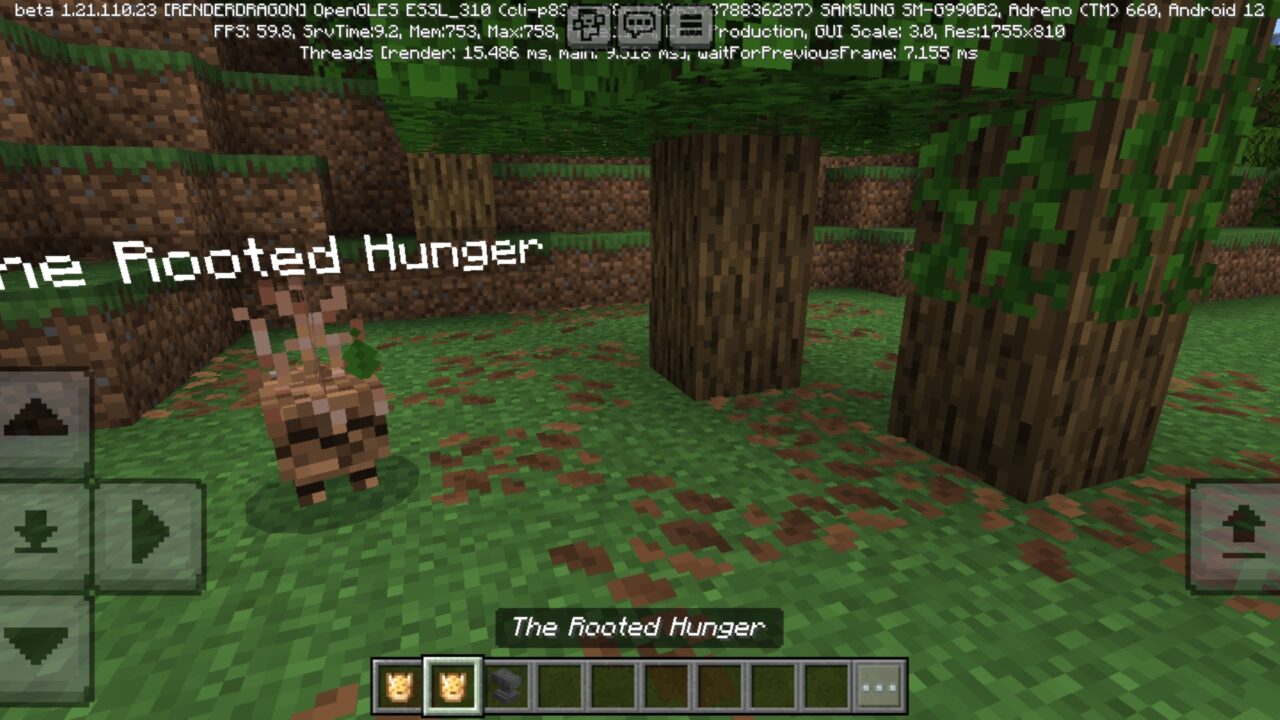Open the full inventory with the ... button
The height and width of the screenshot is (720, 1280).
[878, 685]
